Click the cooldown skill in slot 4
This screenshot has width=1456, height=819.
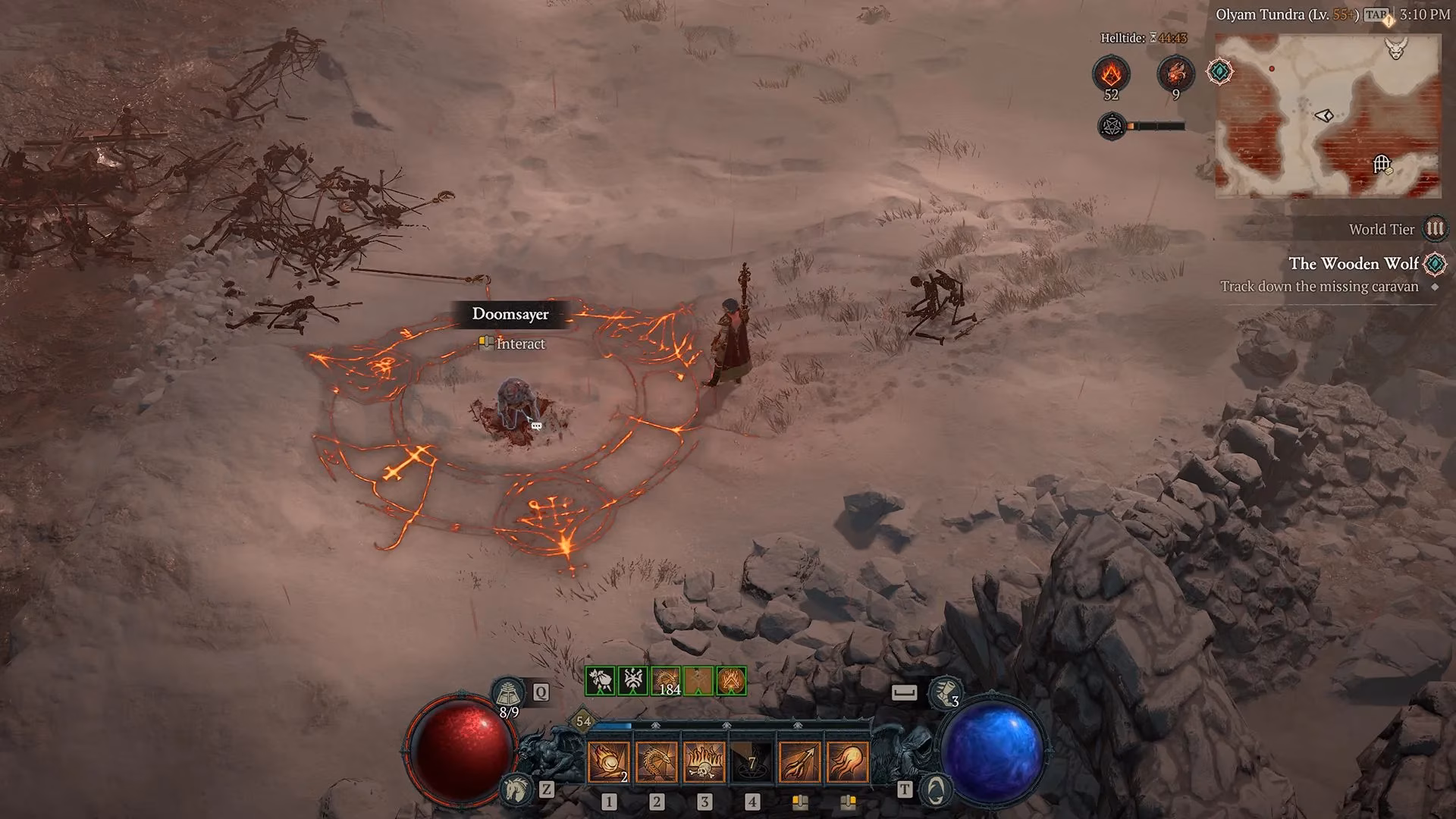click(x=753, y=762)
